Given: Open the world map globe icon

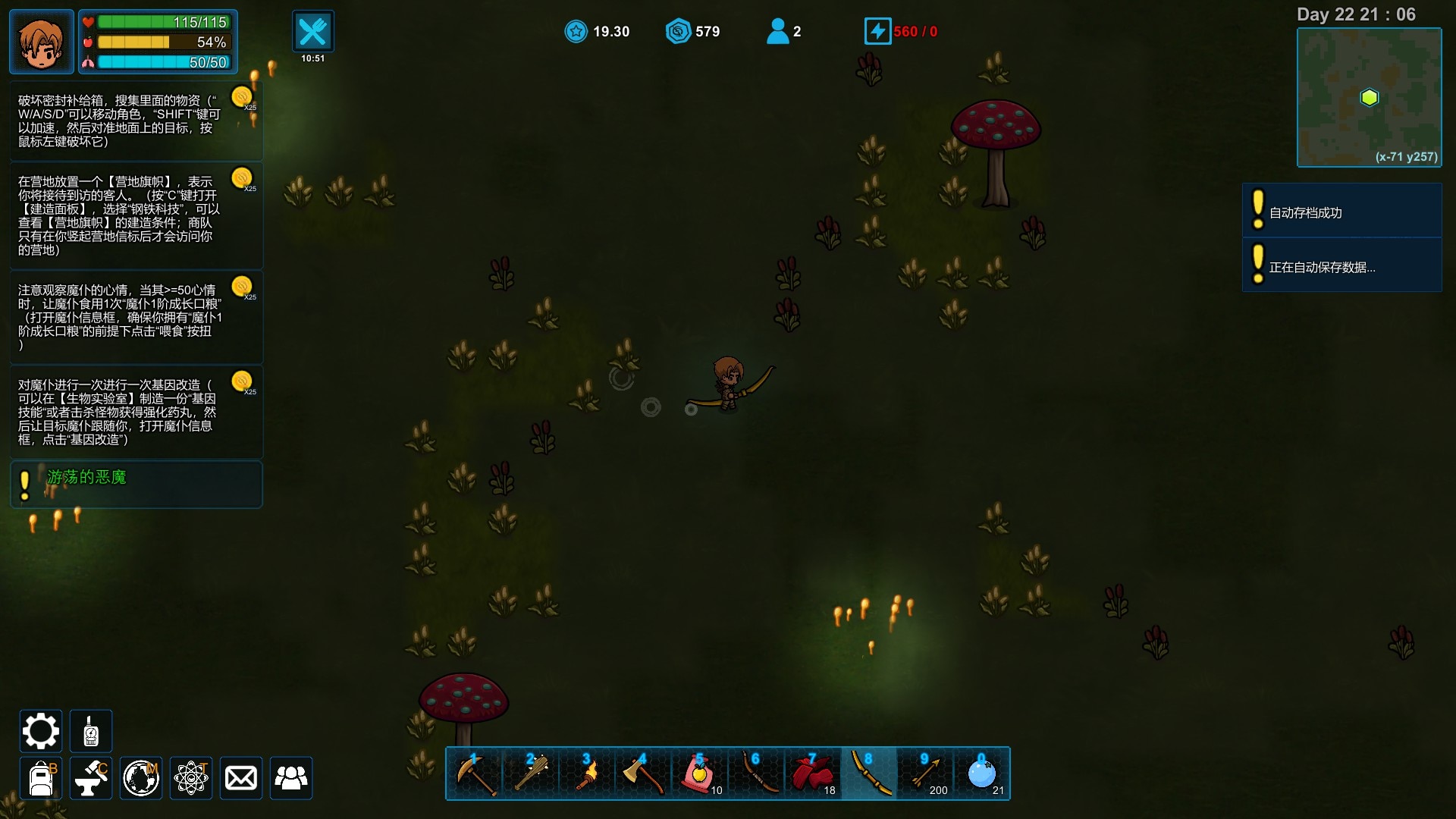Looking at the screenshot, I should pos(141,778).
